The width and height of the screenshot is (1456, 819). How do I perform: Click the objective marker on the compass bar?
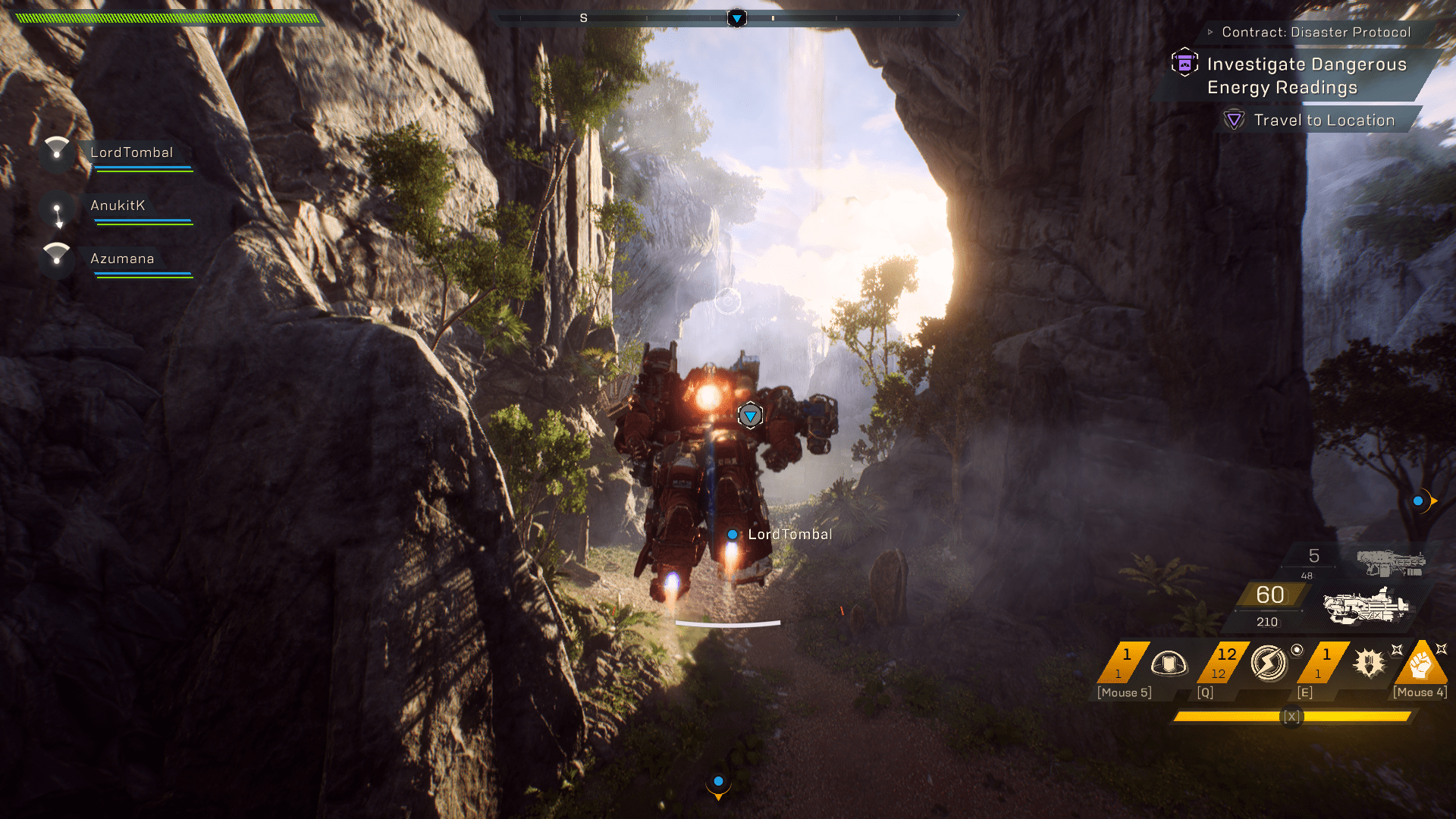click(736, 18)
